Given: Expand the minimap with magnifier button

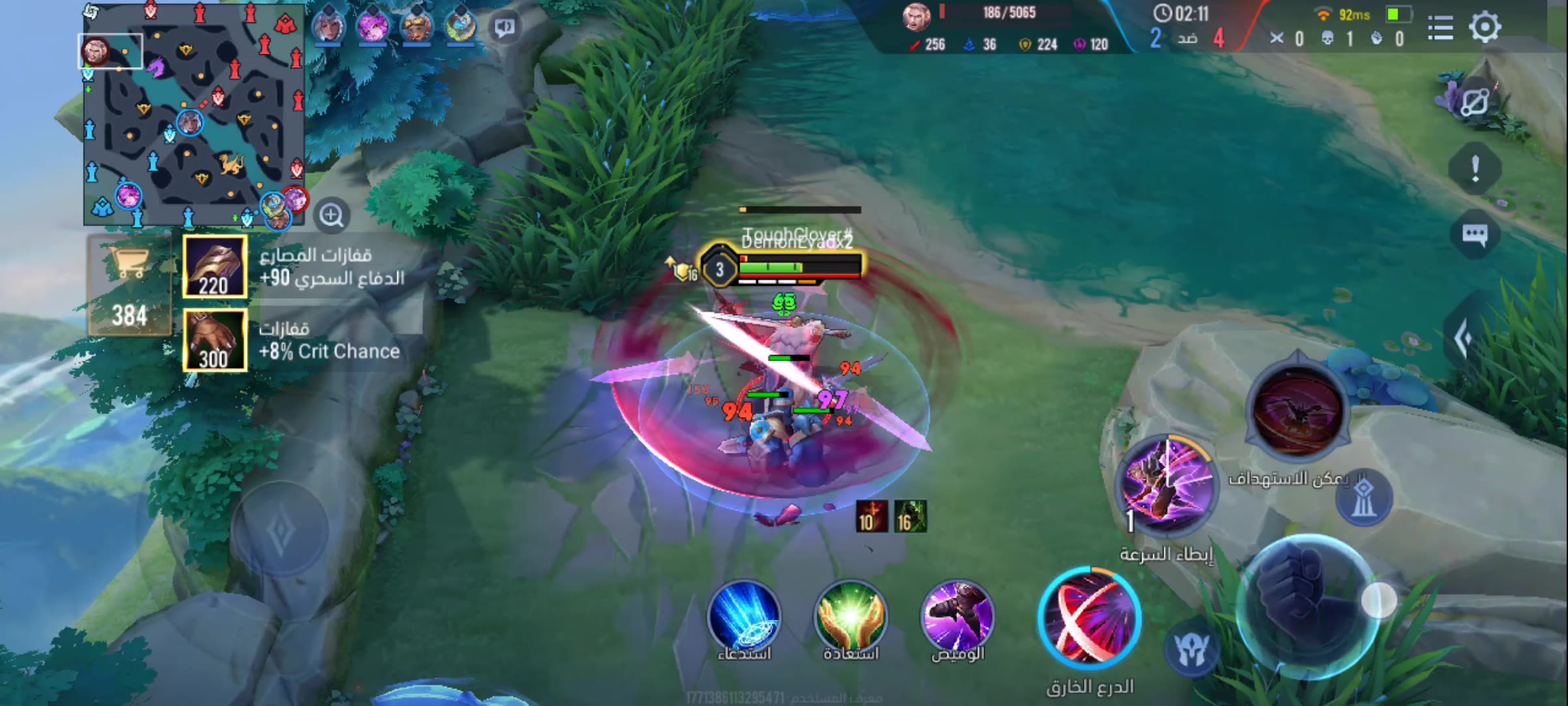Looking at the screenshot, I should [x=331, y=215].
